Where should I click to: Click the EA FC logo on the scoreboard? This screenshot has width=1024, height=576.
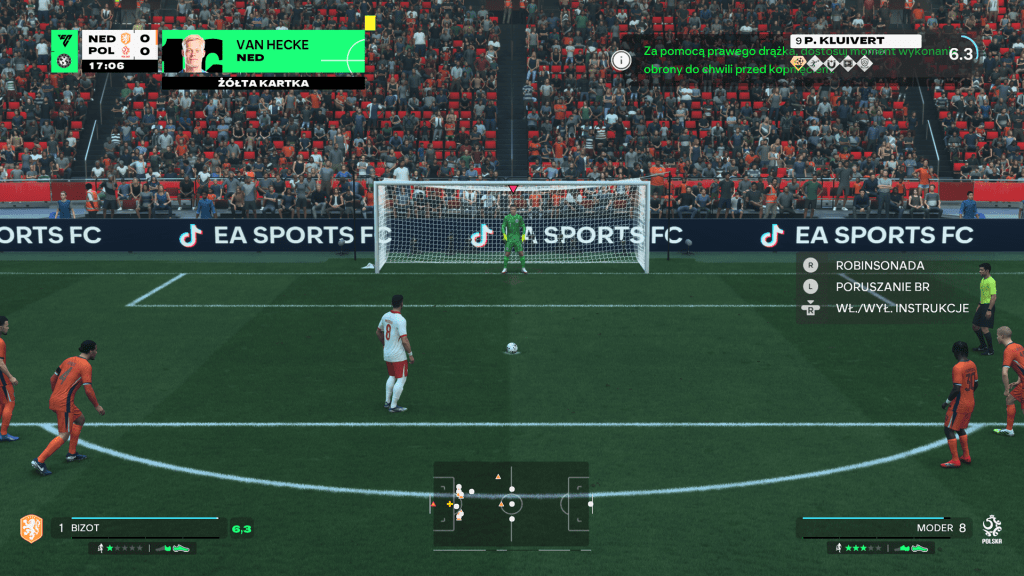65,41
